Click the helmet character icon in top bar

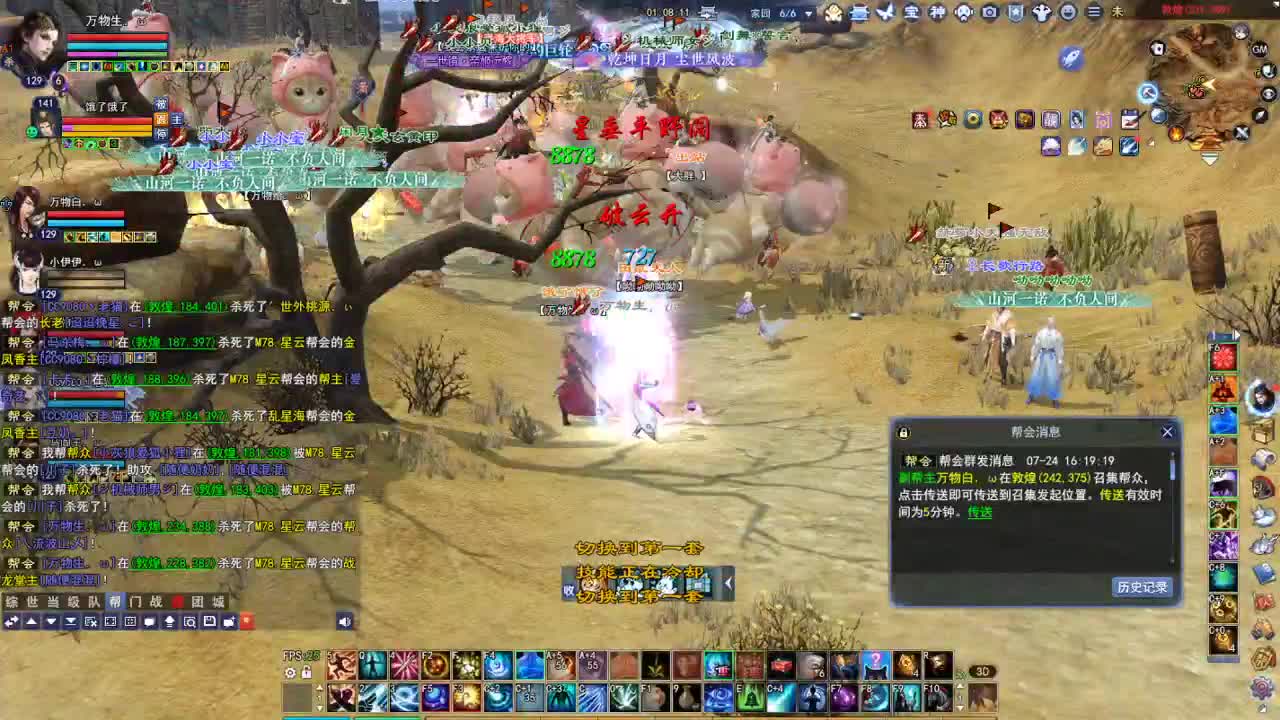(x=963, y=13)
